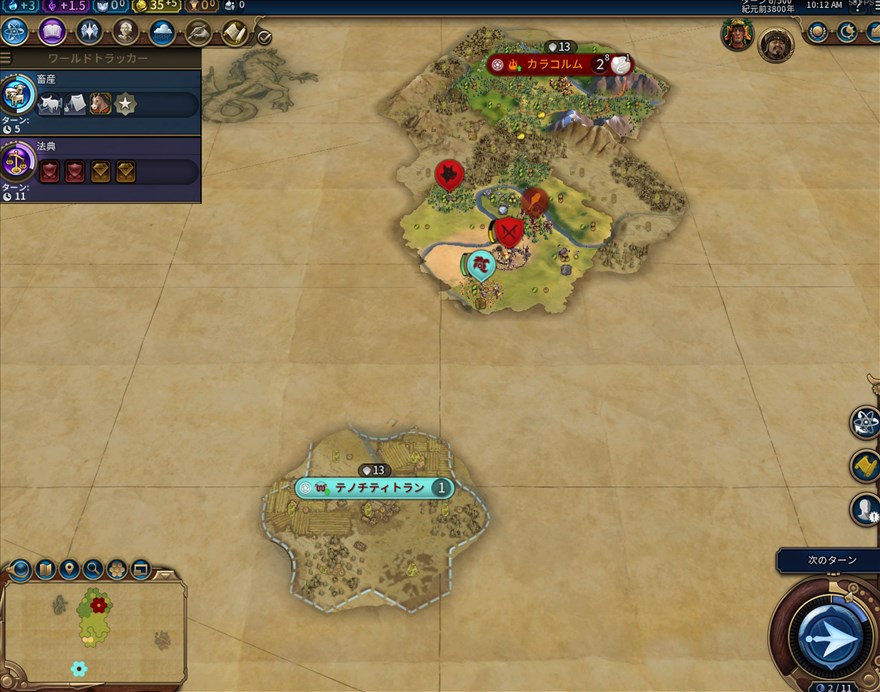Toggle the World Tracker checkmark button
The image size is (880, 692).
[264, 37]
